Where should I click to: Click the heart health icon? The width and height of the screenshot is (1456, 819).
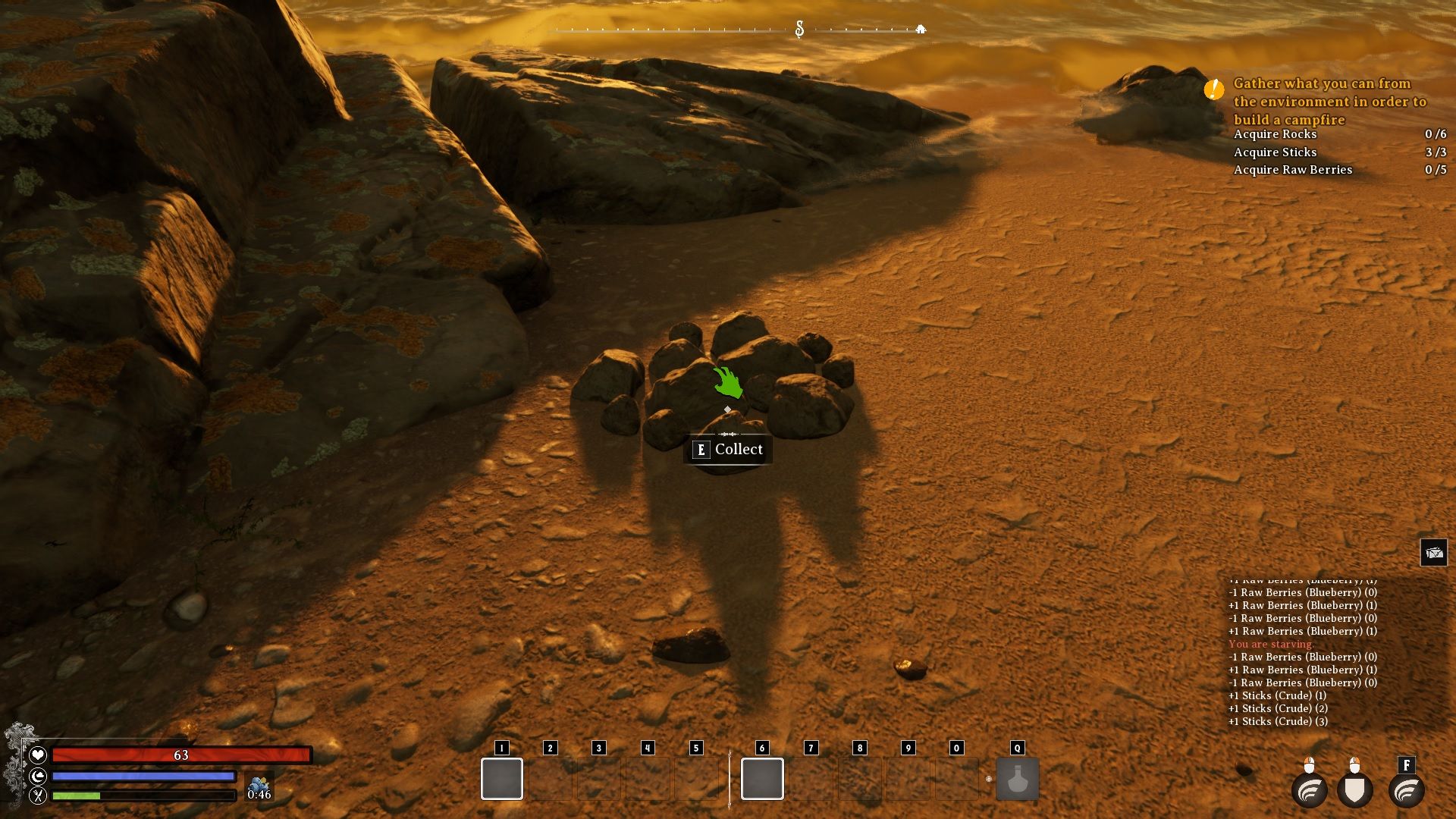[x=38, y=755]
